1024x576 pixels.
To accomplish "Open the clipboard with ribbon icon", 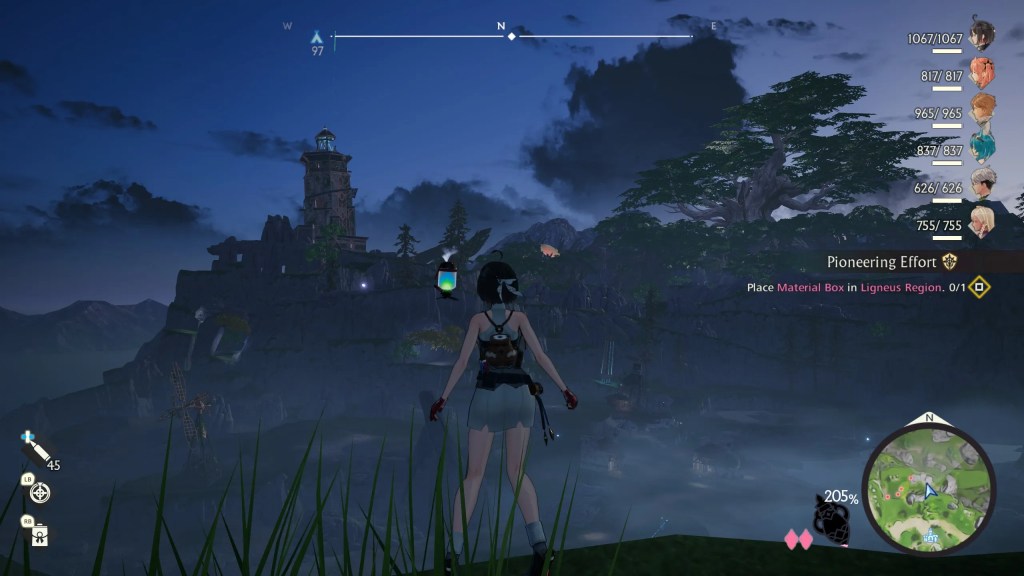I will coord(39,534).
